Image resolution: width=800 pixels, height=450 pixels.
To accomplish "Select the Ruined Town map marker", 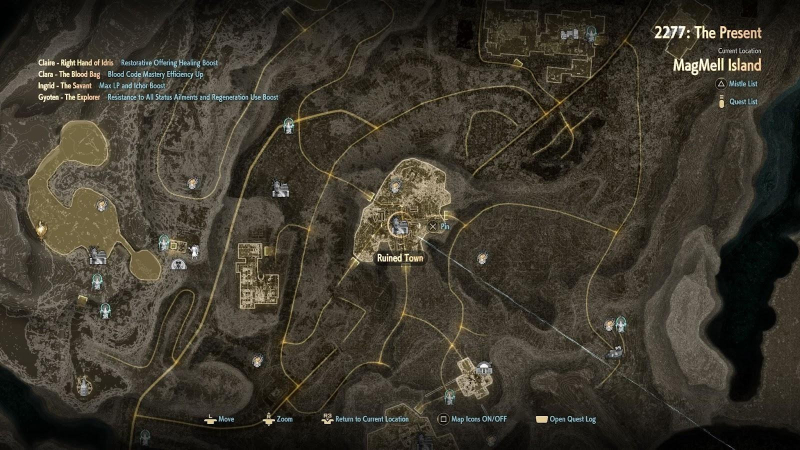I will point(399,227).
